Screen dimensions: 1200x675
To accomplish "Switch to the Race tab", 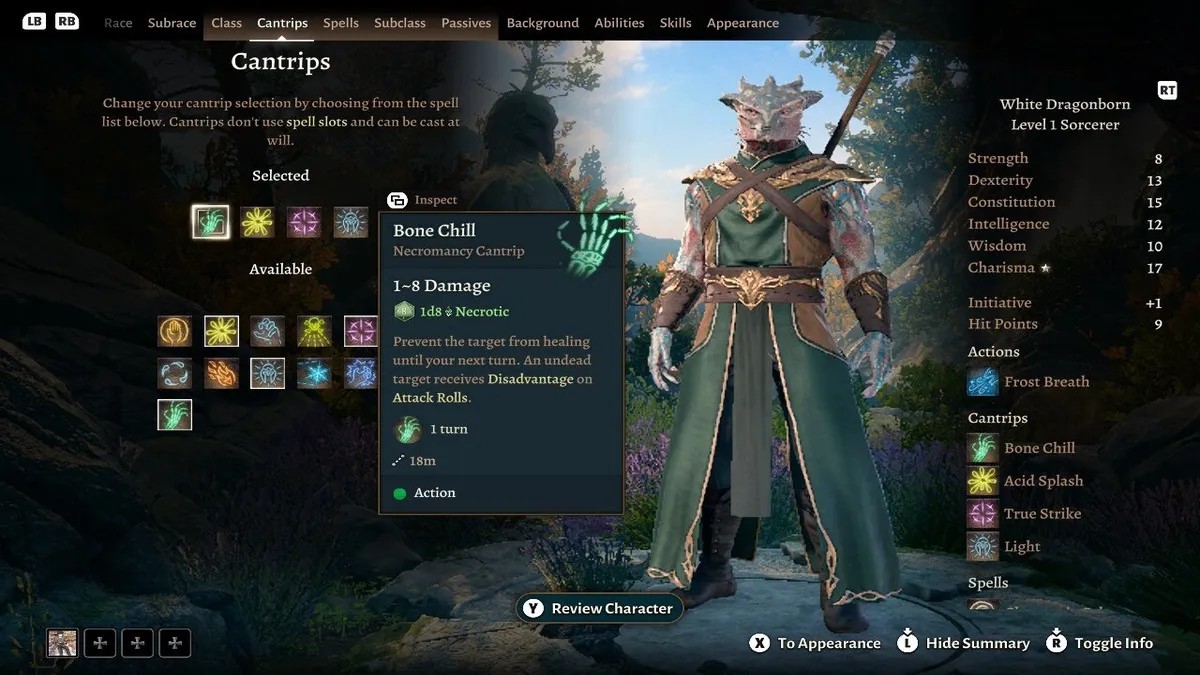I will pos(118,23).
